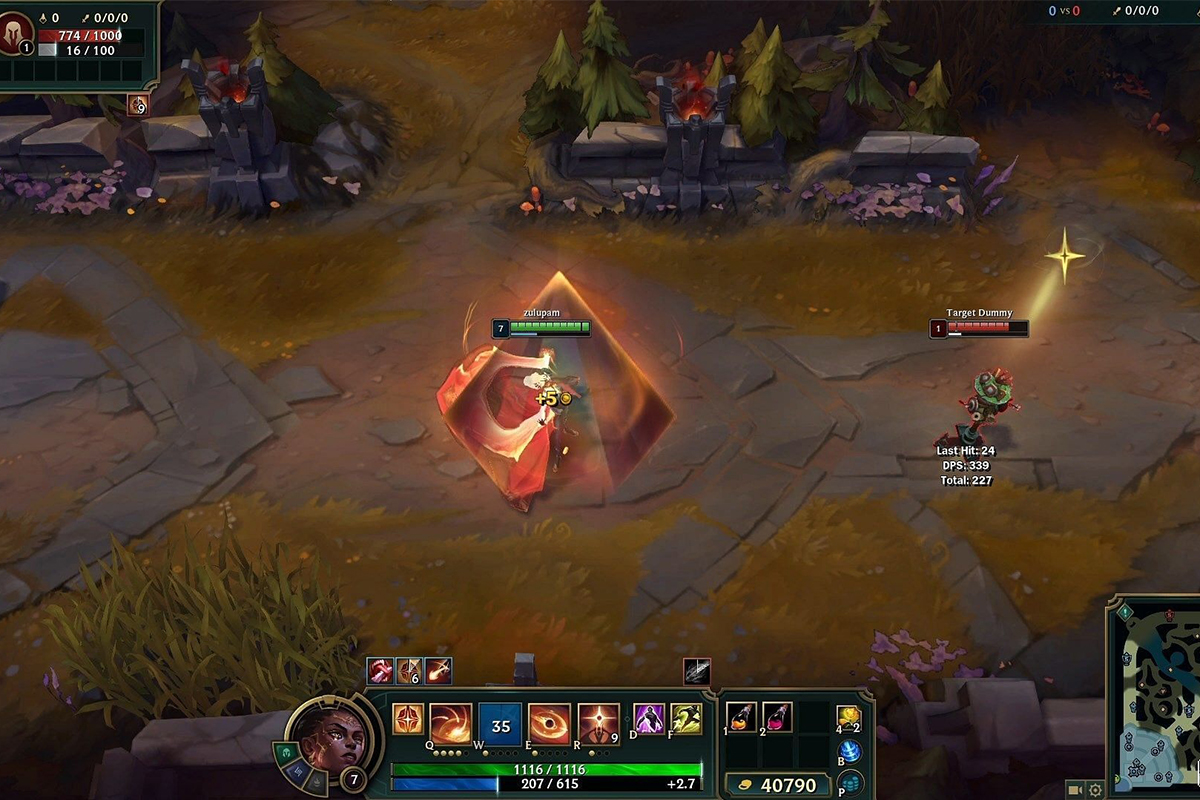The image size is (1200, 800).
Task: Activate the yellow trinket in slot 4
Action: 848,718
